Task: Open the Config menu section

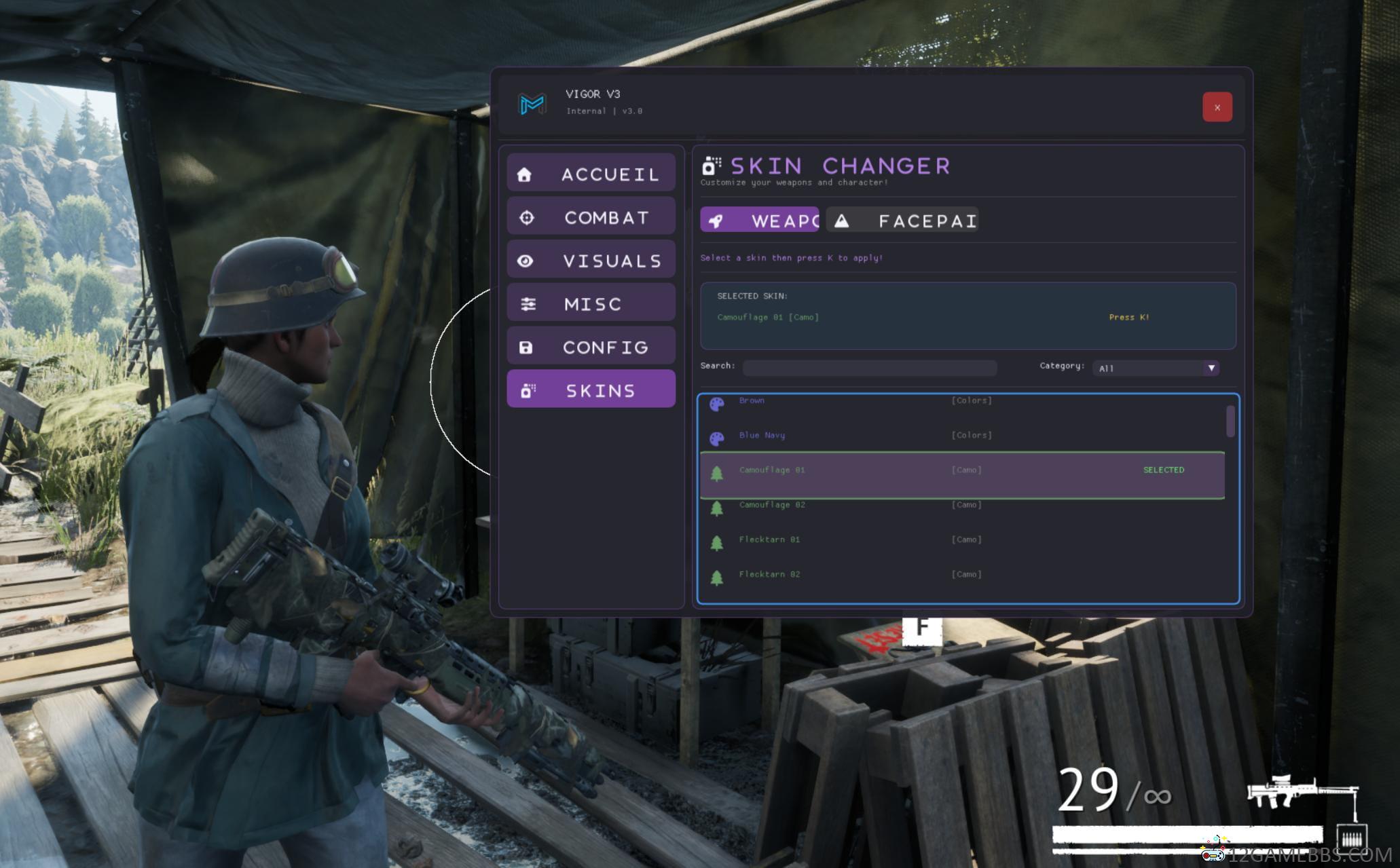Action: pos(591,347)
